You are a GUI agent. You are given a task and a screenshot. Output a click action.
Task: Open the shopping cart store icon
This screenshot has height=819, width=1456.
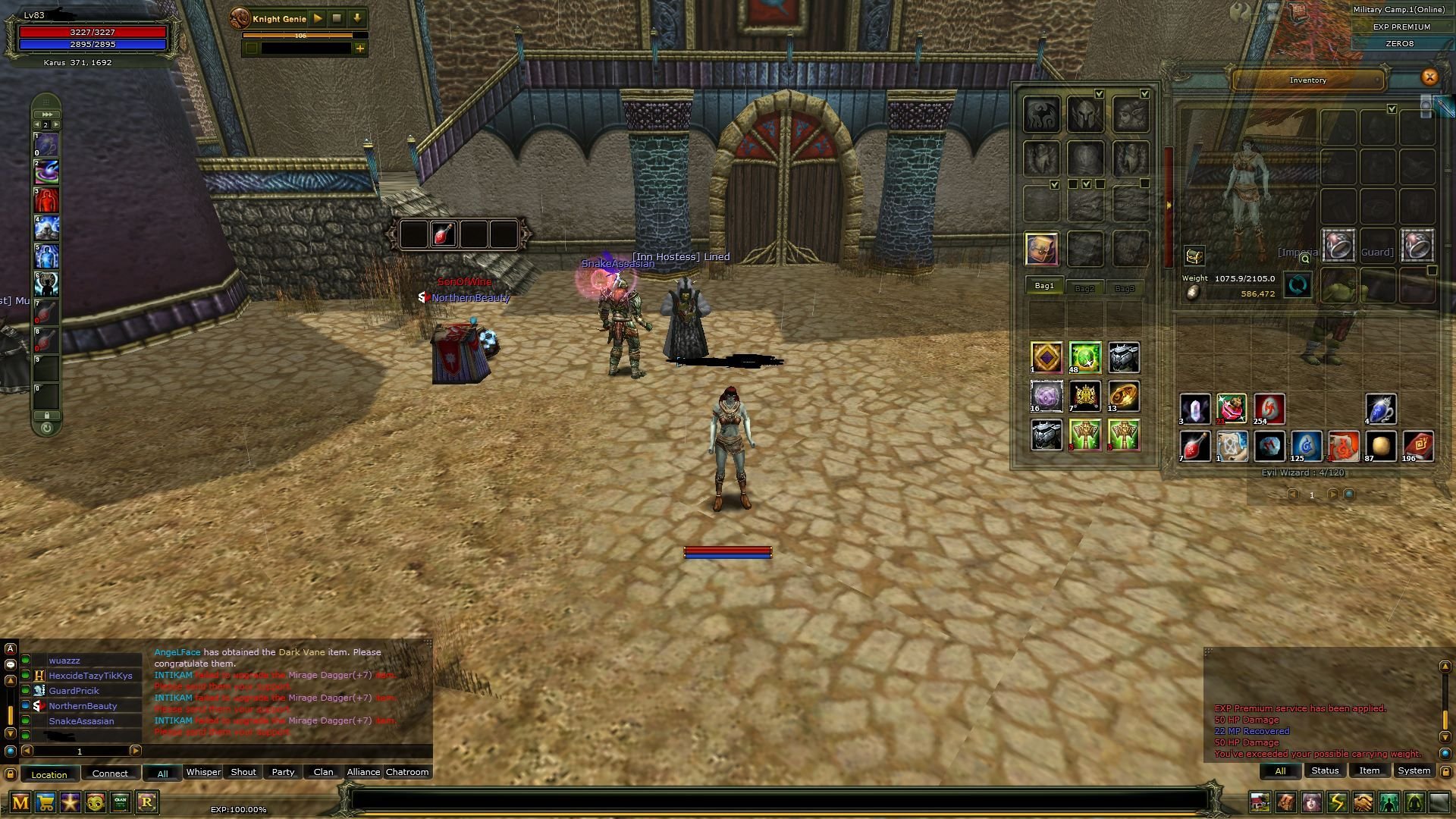[45, 802]
